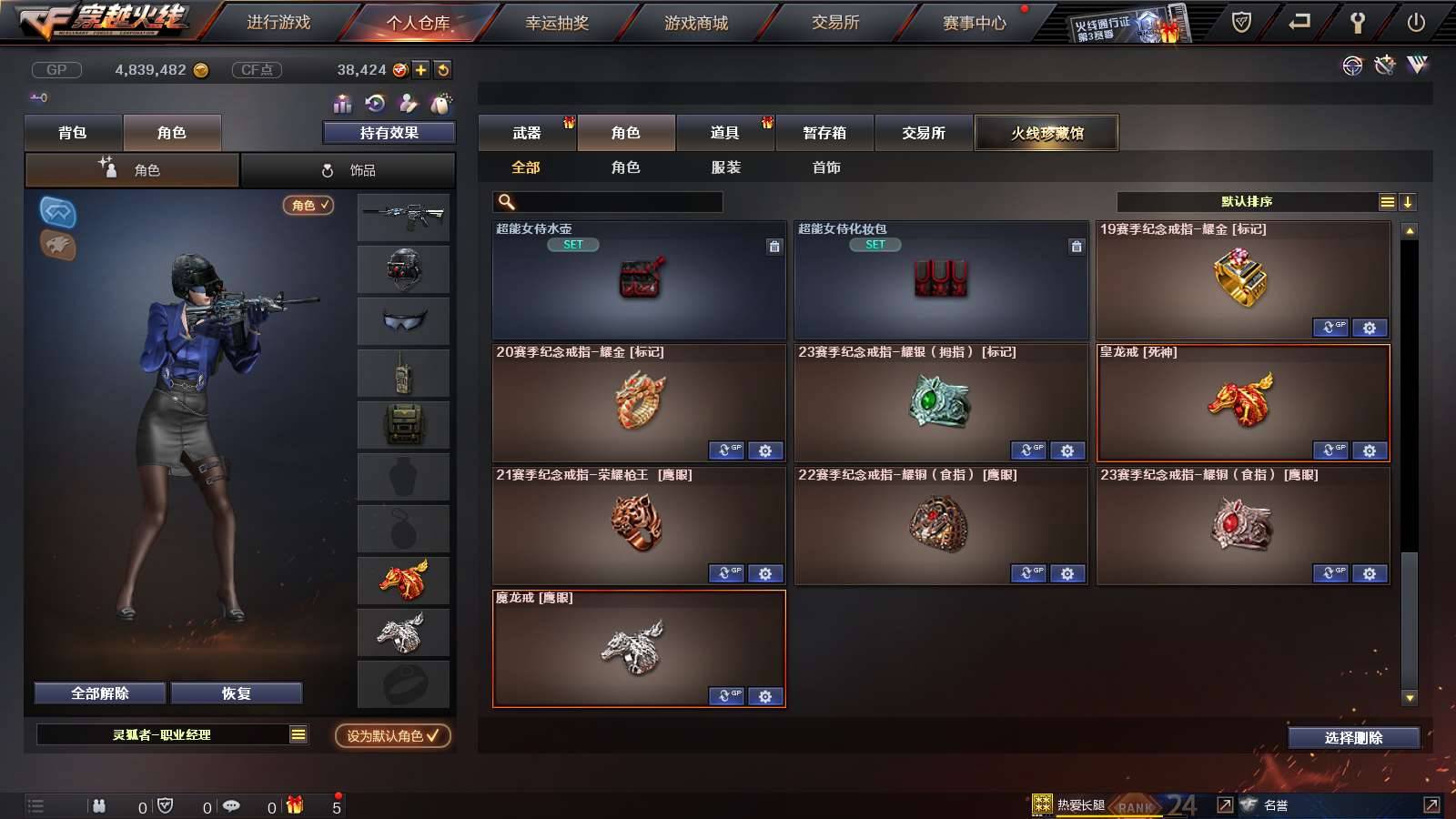Switch to the 武器 warehouse tab

[526, 133]
